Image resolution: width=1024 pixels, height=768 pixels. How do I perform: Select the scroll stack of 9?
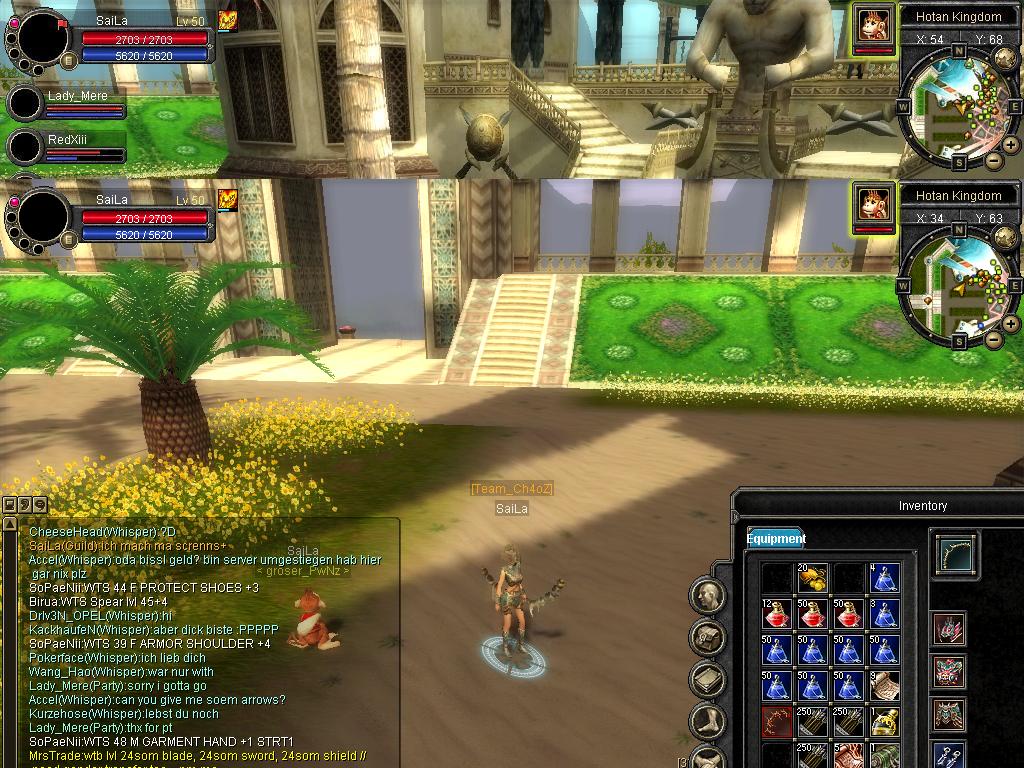click(884, 686)
